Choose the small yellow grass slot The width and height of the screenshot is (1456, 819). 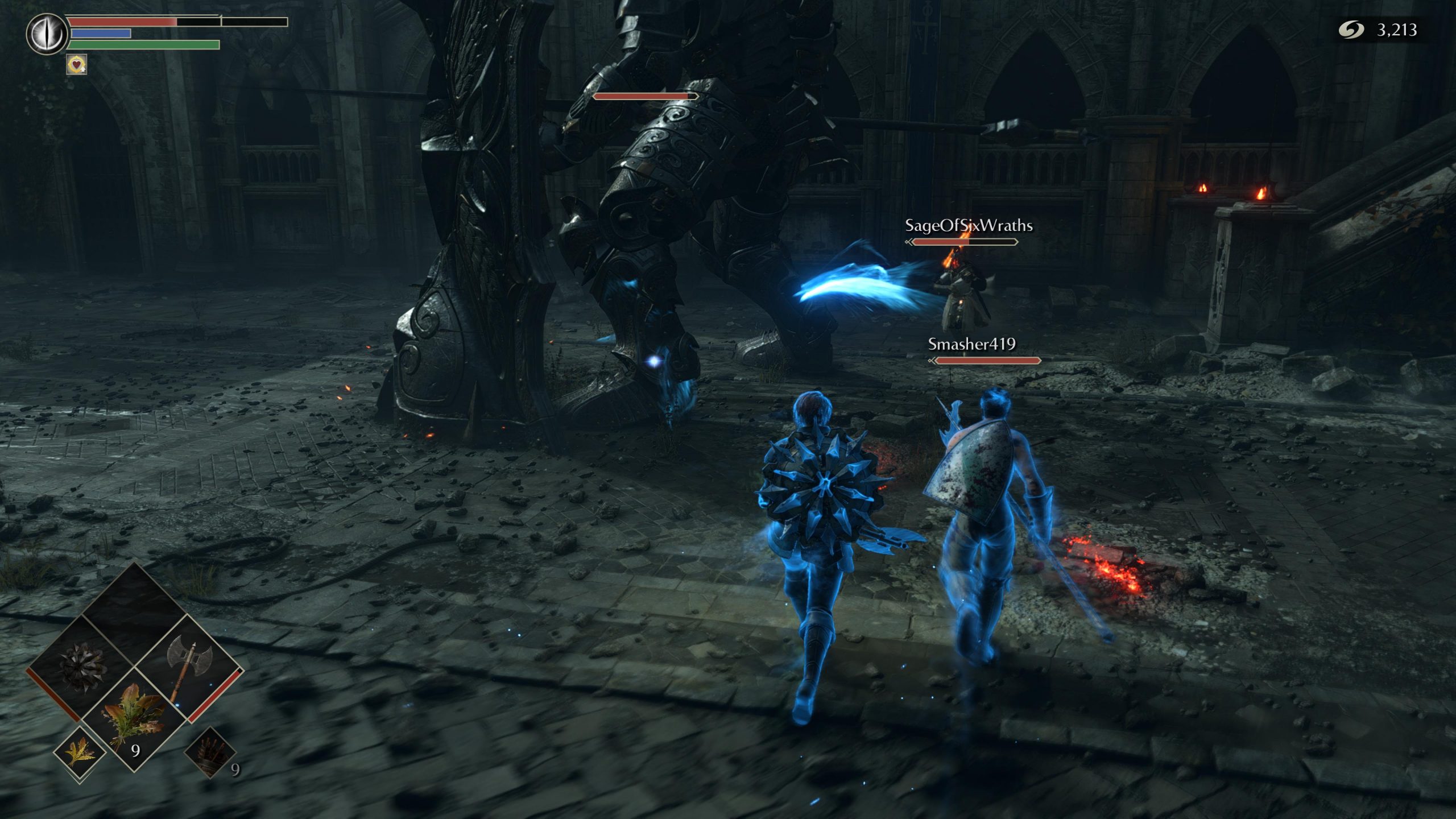(x=80, y=752)
